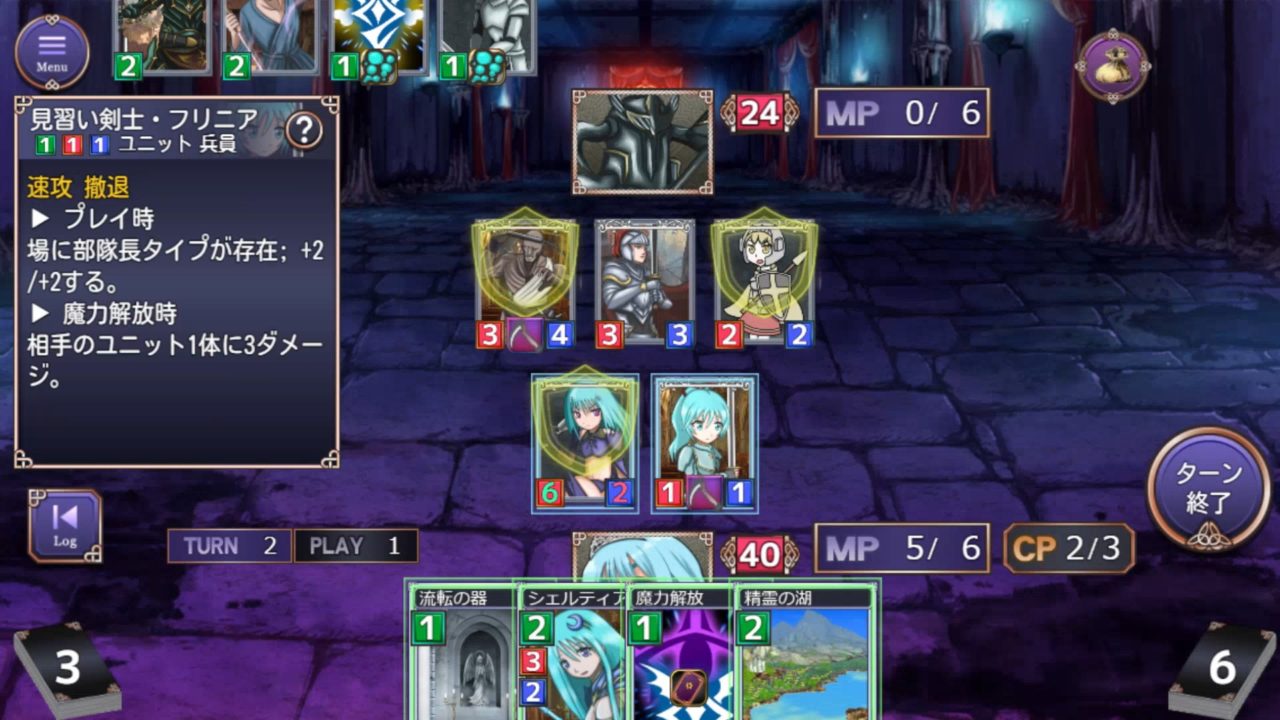The height and width of the screenshot is (720, 1280).
Task: Select the 流転の器 card in hand
Action: point(461,655)
